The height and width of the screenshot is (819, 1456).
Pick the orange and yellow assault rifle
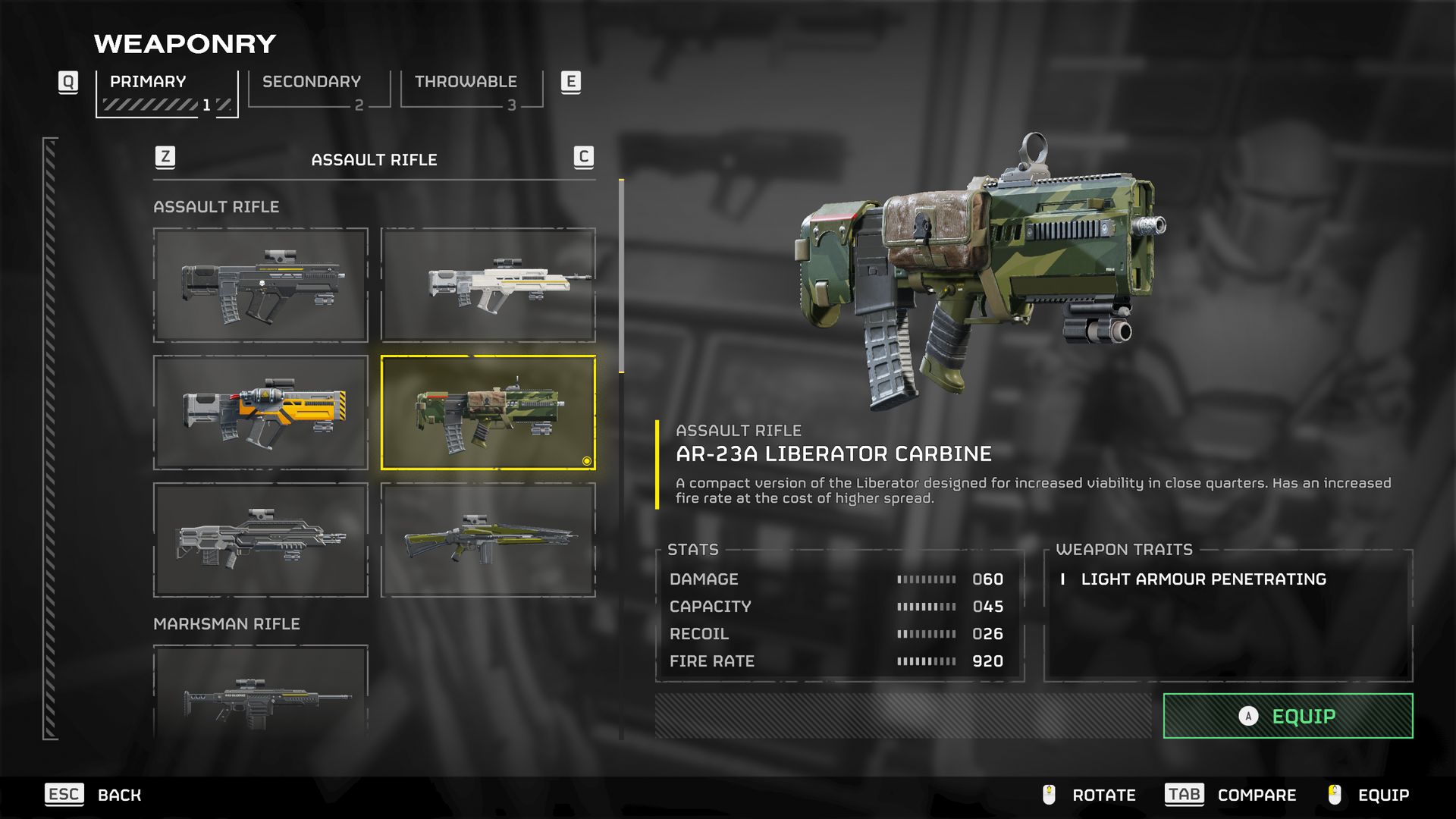[x=261, y=413]
